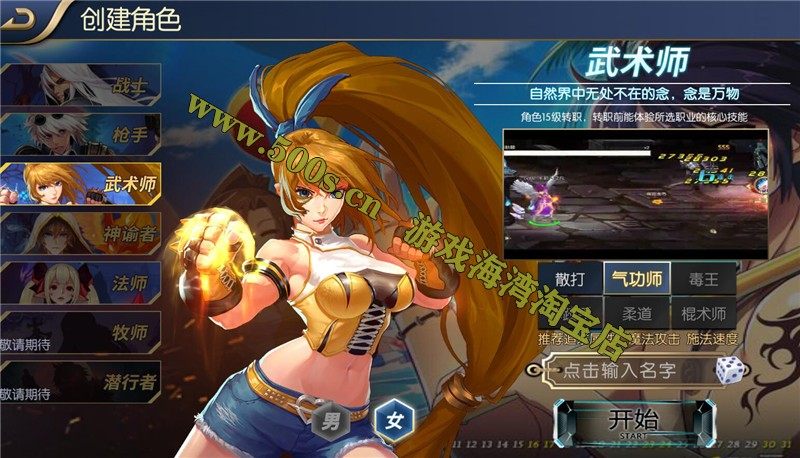Select the 气功师 subclass
Image resolution: width=800 pixels, height=458 pixels.
(638, 277)
